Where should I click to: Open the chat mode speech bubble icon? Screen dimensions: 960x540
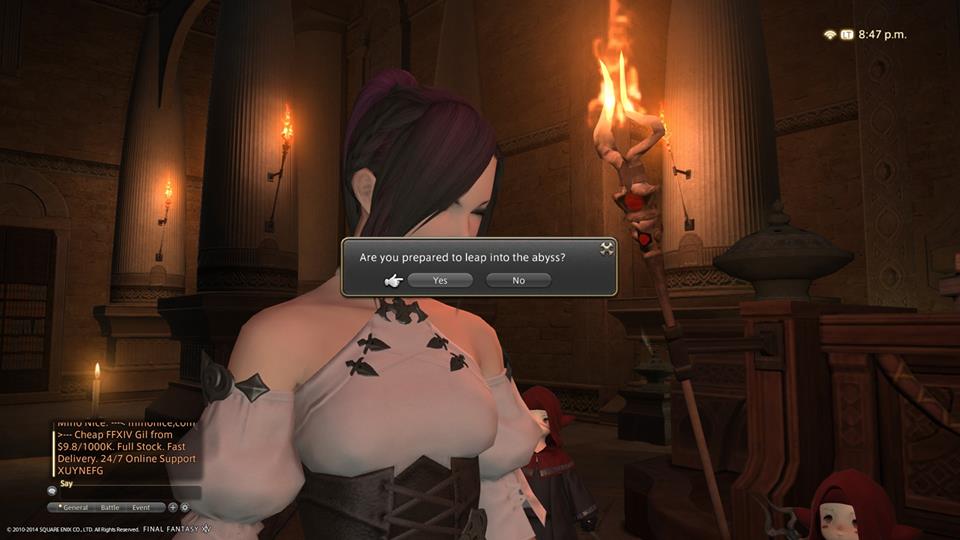(x=51, y=492)
